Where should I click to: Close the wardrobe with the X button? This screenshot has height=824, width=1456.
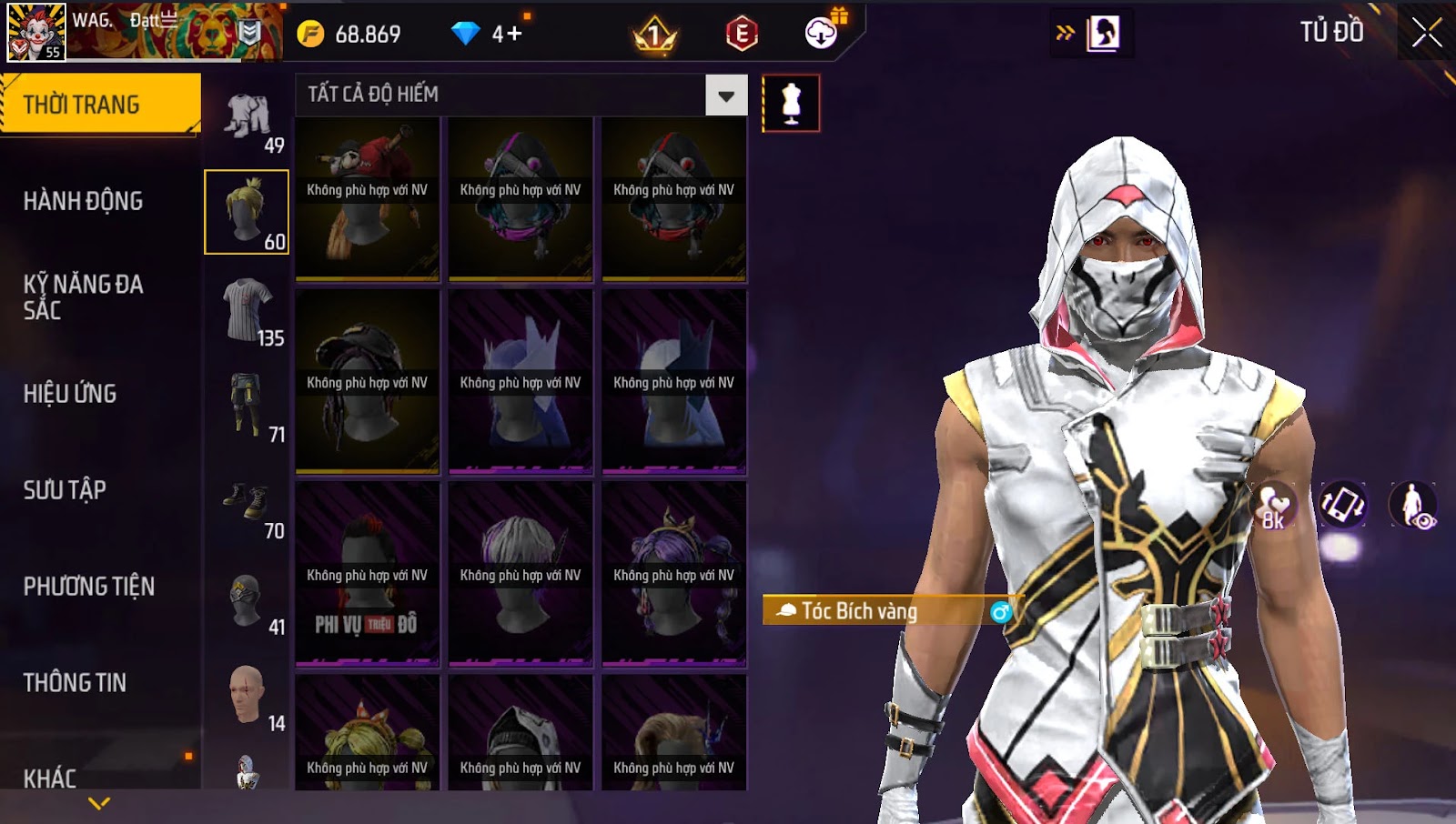click(1426, 33)
